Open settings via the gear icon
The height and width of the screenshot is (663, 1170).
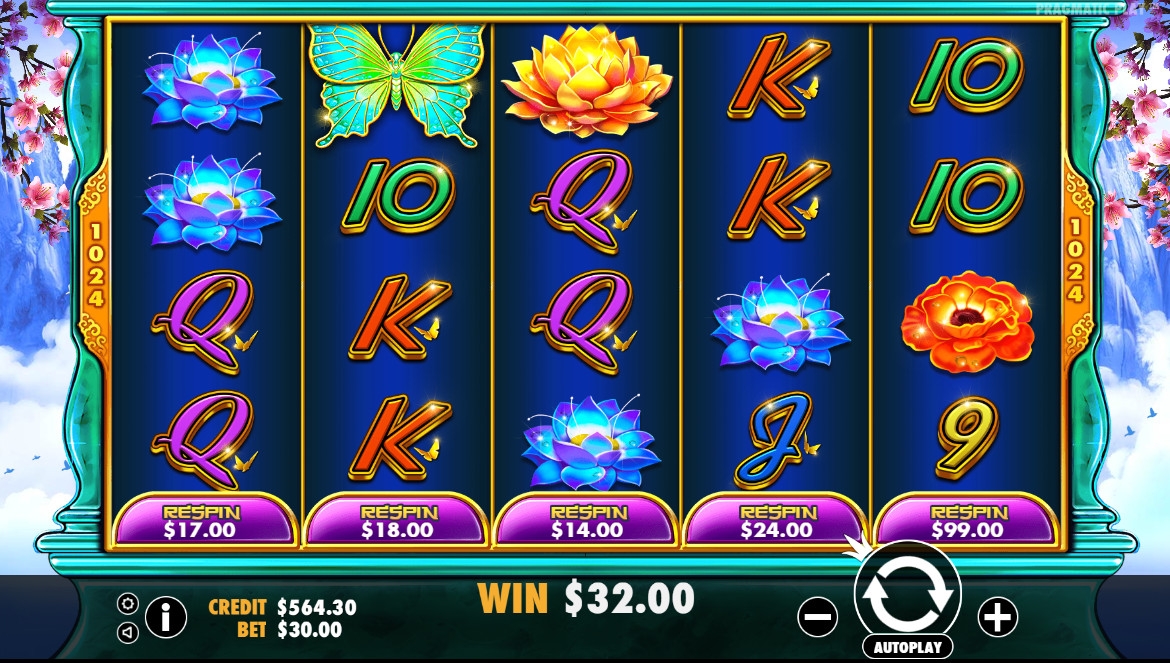tap(128, 603)
